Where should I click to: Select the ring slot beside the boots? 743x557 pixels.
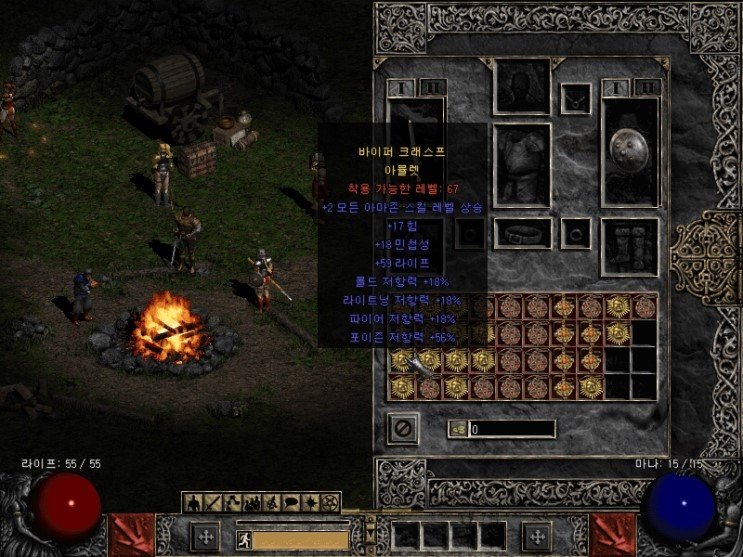575,233
